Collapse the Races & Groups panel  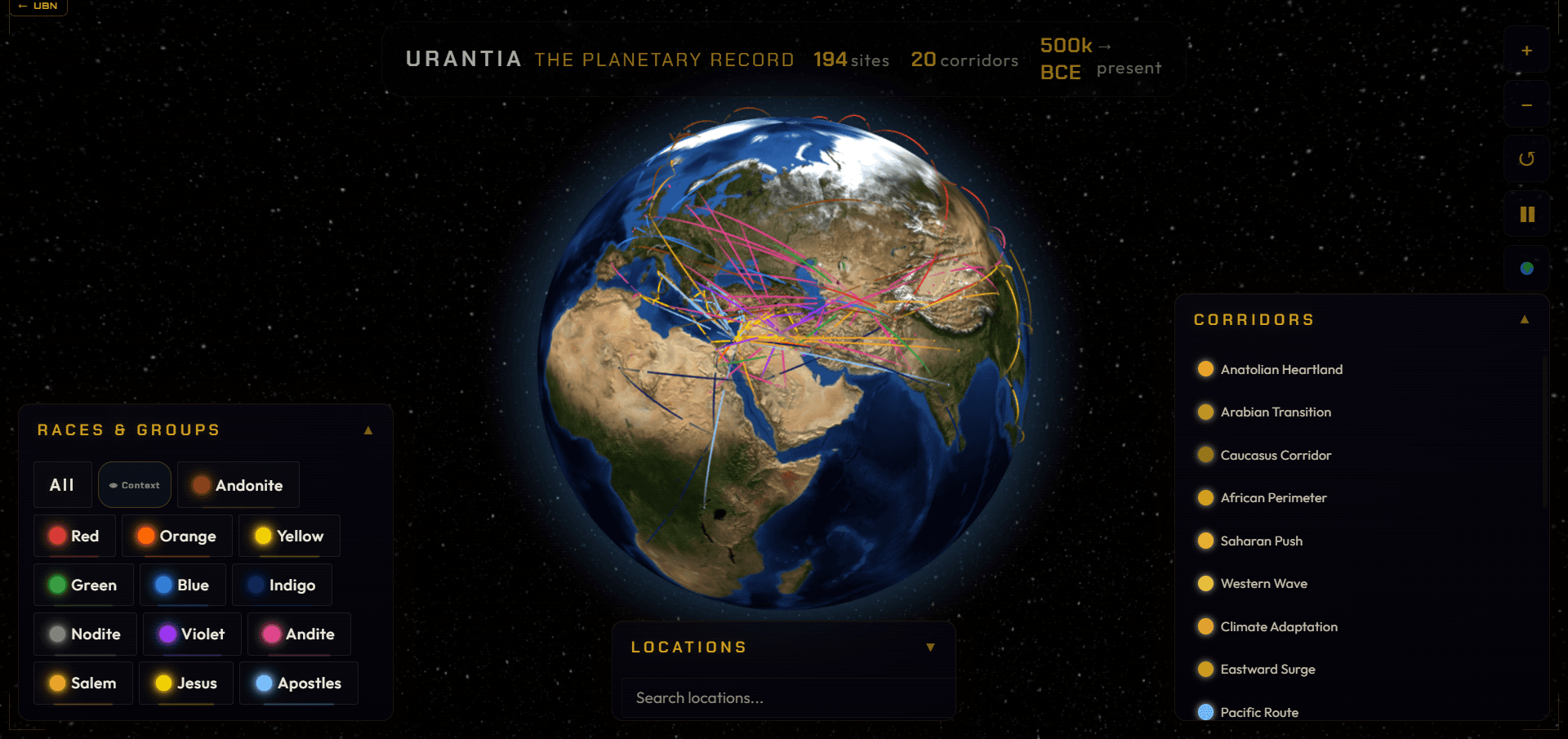(369, 430)
